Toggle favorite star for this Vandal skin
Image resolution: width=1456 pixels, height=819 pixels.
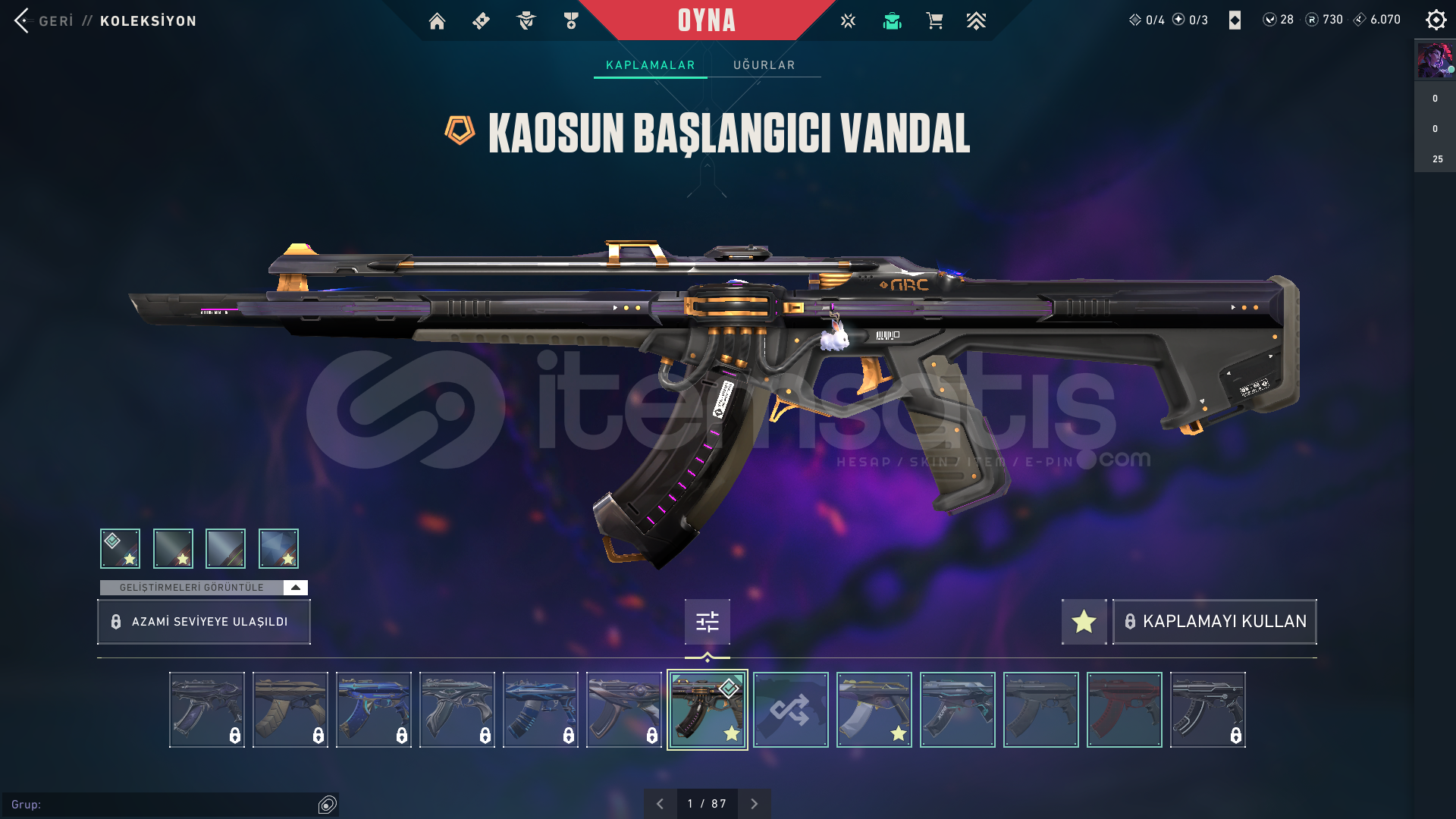(x=1083, y=622)
